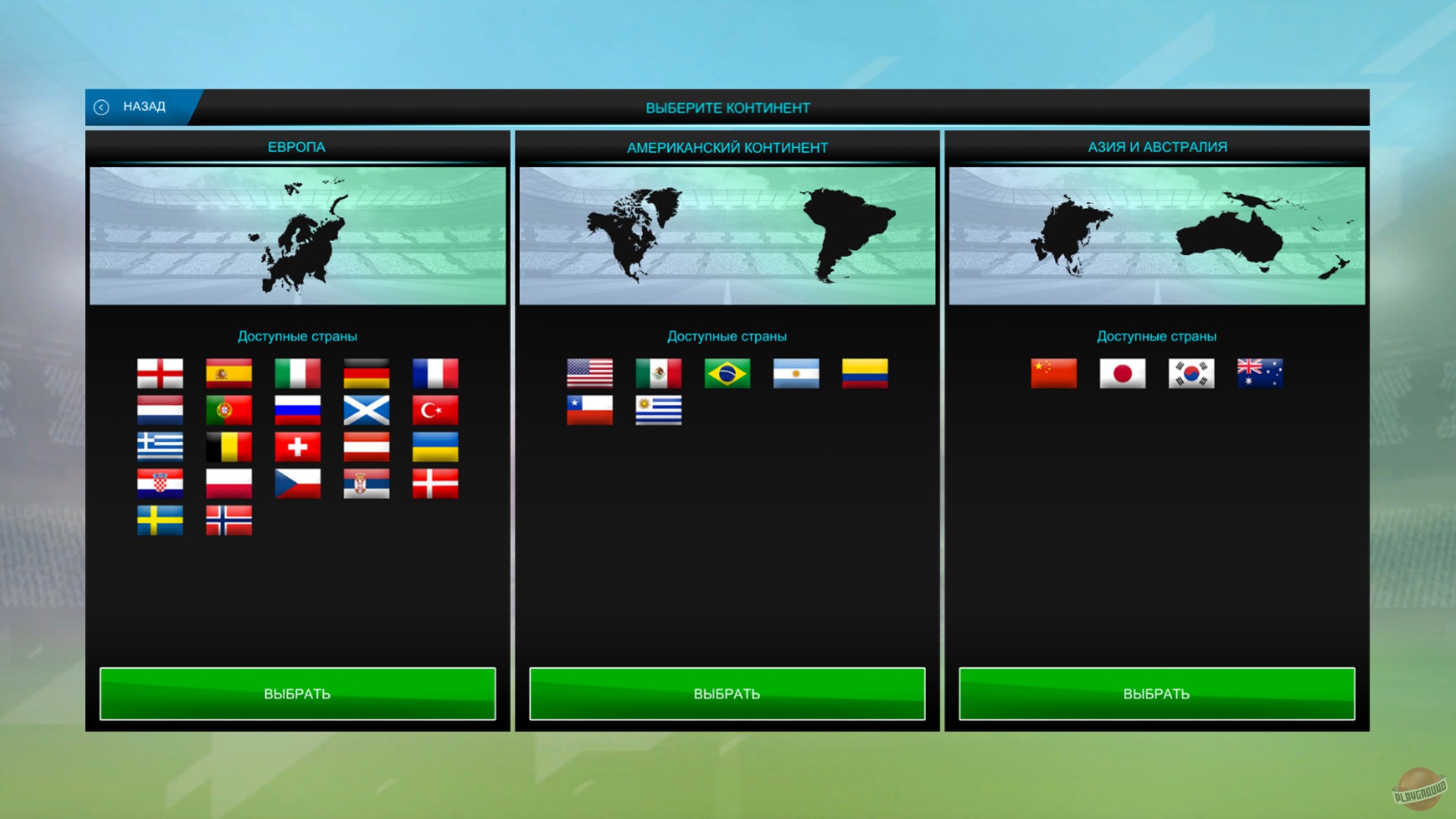Click the Europe continent map image

[298, 234]
